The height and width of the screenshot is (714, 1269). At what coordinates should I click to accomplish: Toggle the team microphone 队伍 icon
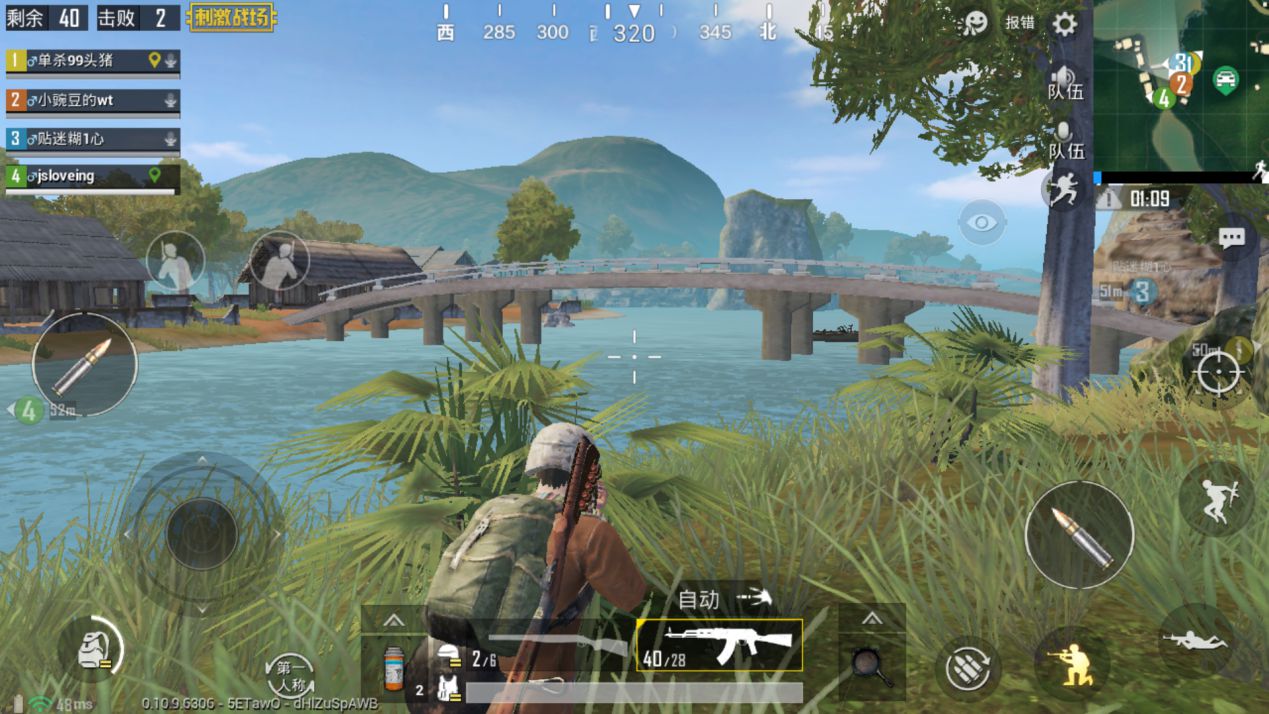point(1064,138)
